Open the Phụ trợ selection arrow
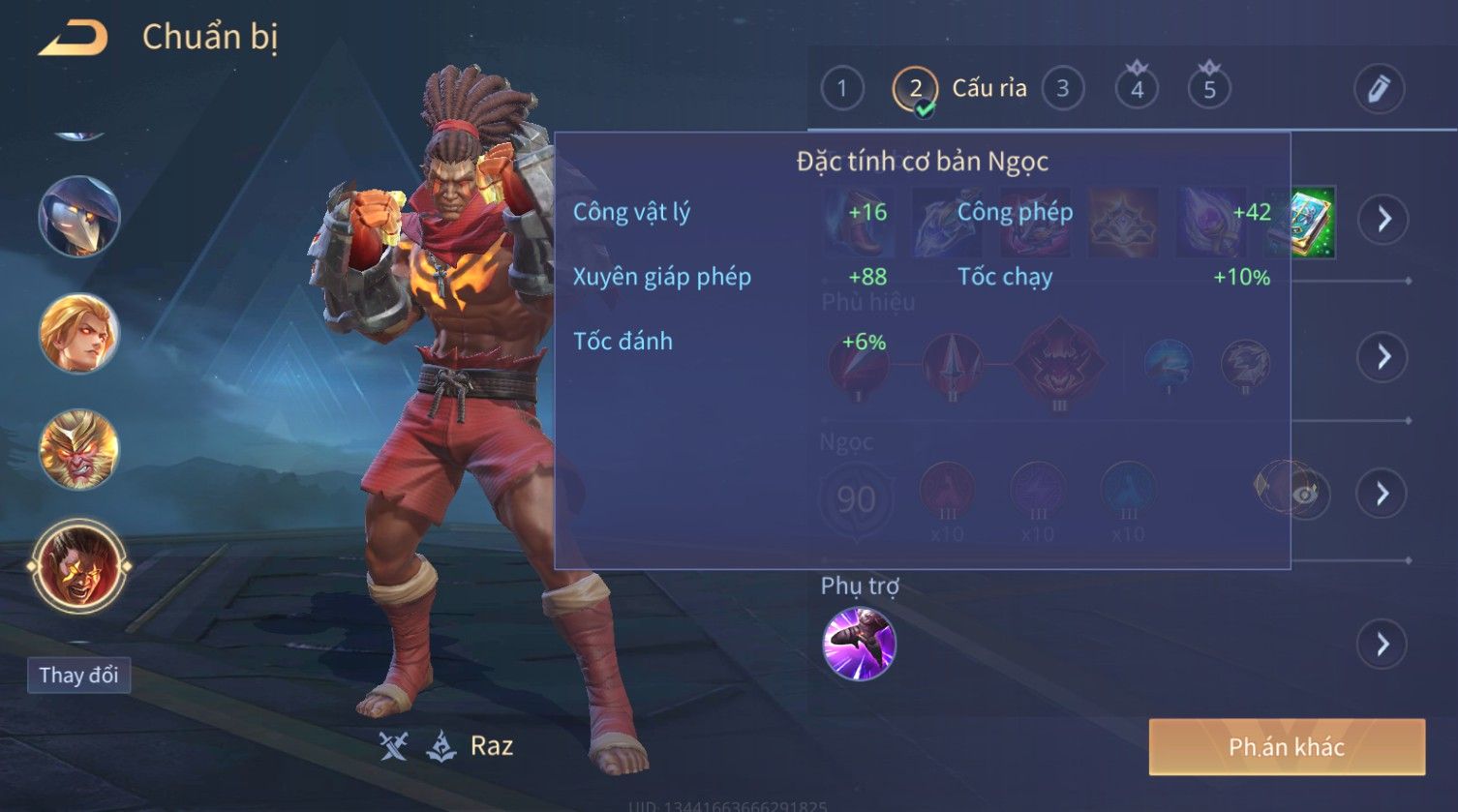Viewport: 1458px width, 812px height. 1383,644
